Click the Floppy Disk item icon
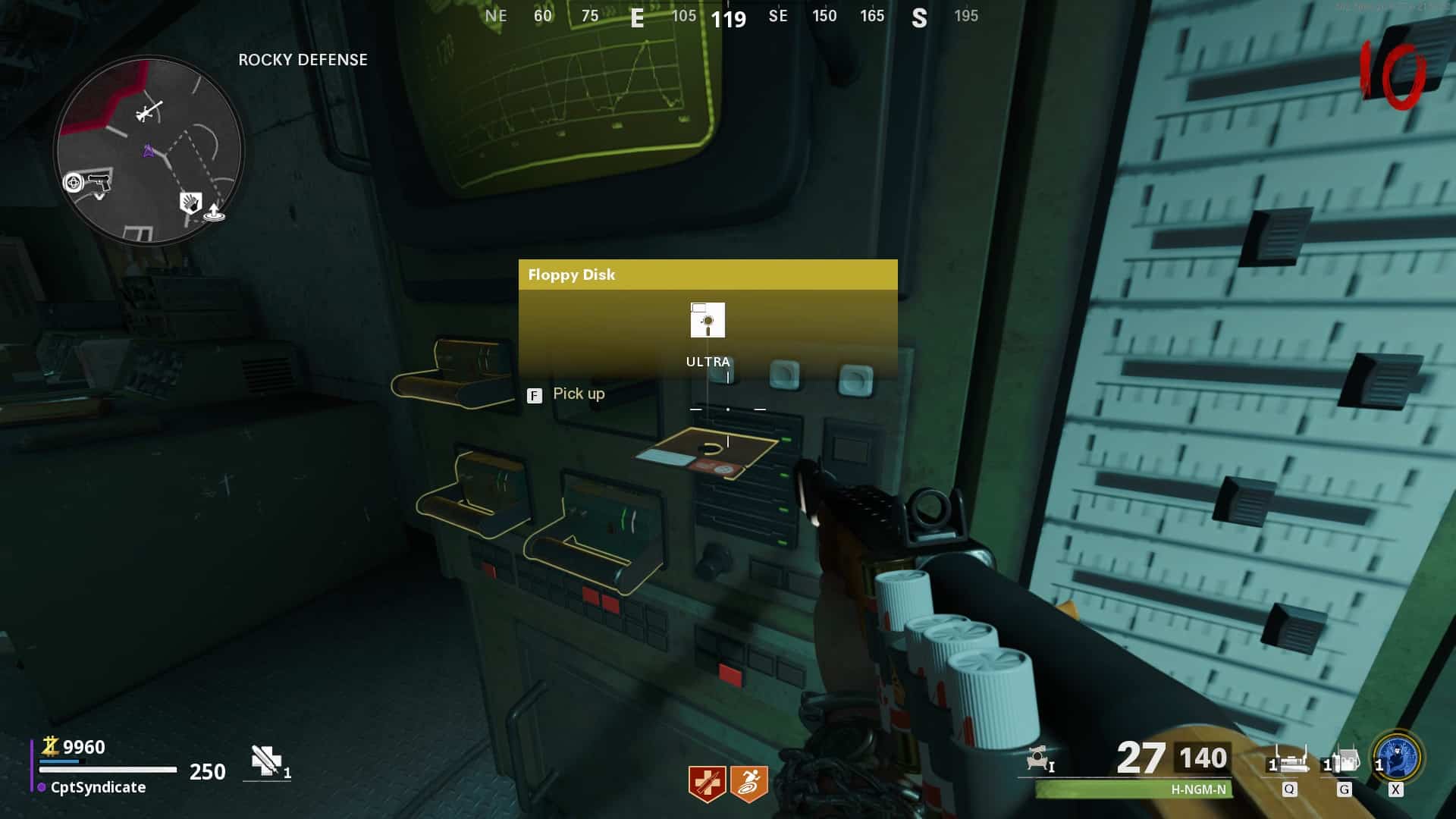The width and height of the screenshot is (1456, 819). point(708,320)
